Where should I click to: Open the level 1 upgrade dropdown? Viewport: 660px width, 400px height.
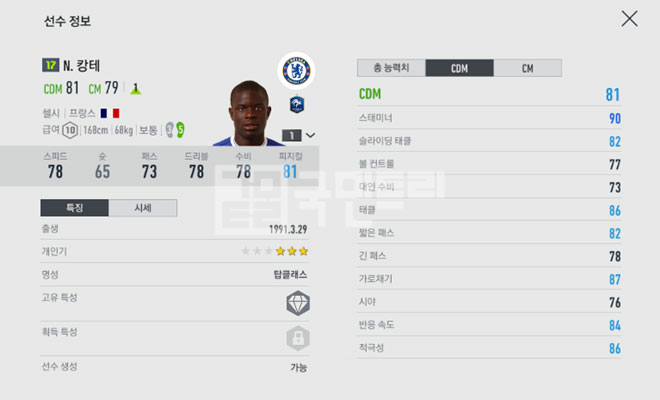[x=299, y=135]
